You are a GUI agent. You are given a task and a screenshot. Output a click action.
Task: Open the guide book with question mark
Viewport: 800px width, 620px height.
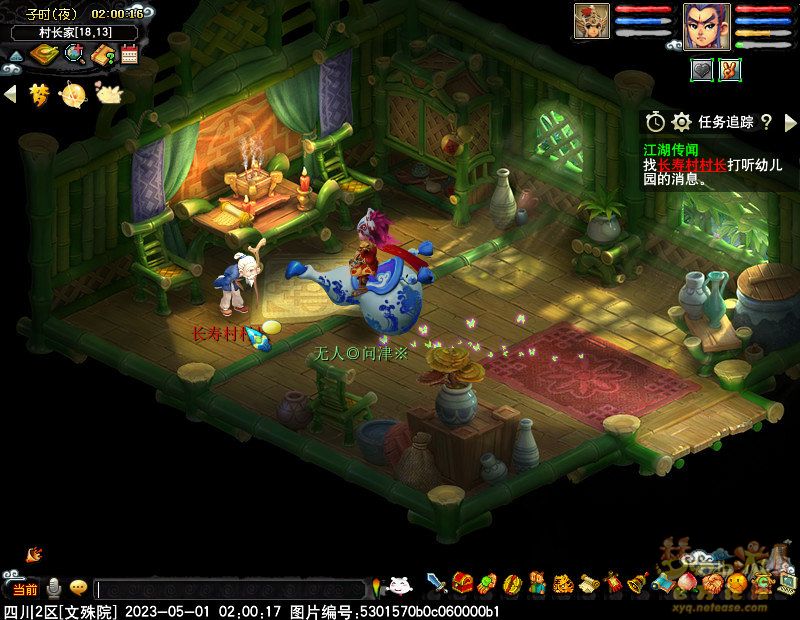click(x=103, y=54)
